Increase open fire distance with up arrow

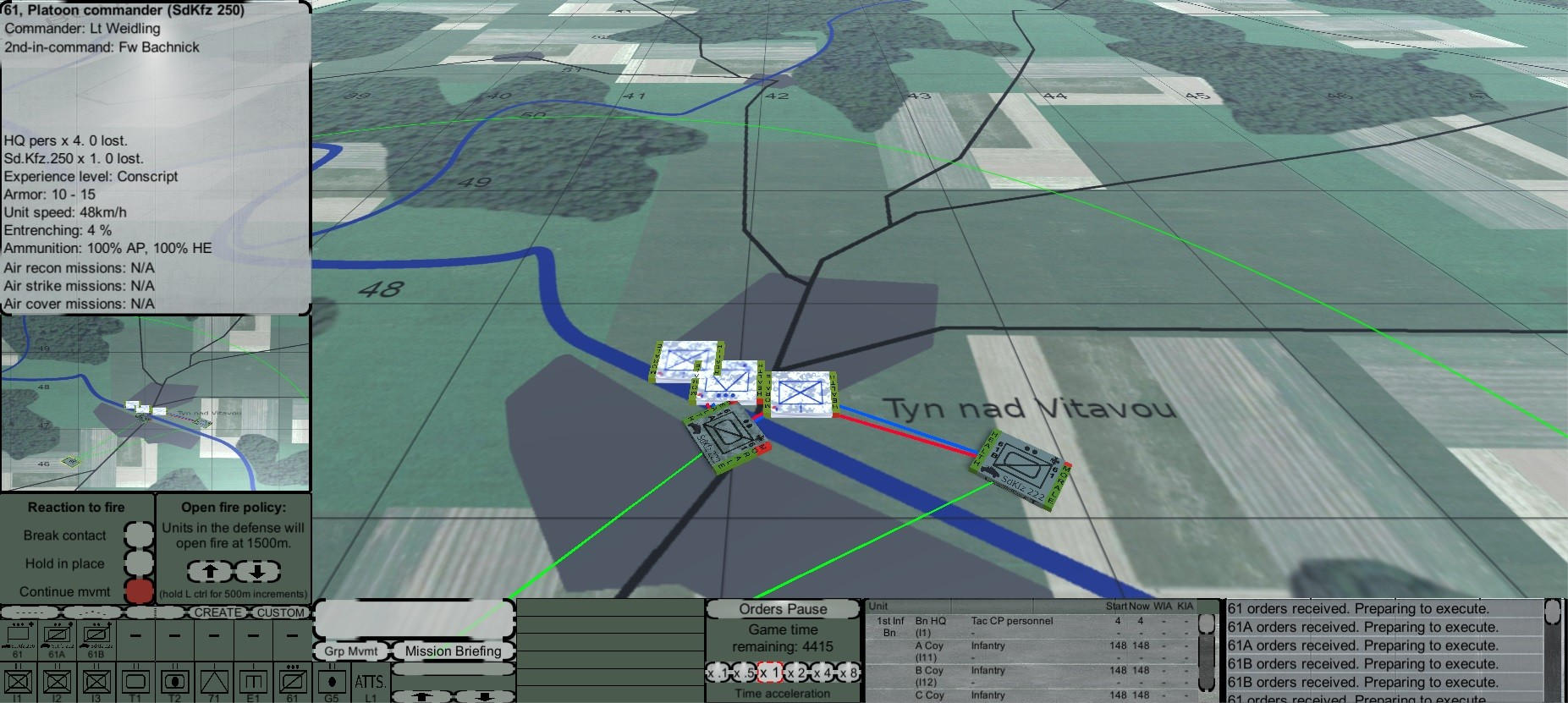coord(209,572)
